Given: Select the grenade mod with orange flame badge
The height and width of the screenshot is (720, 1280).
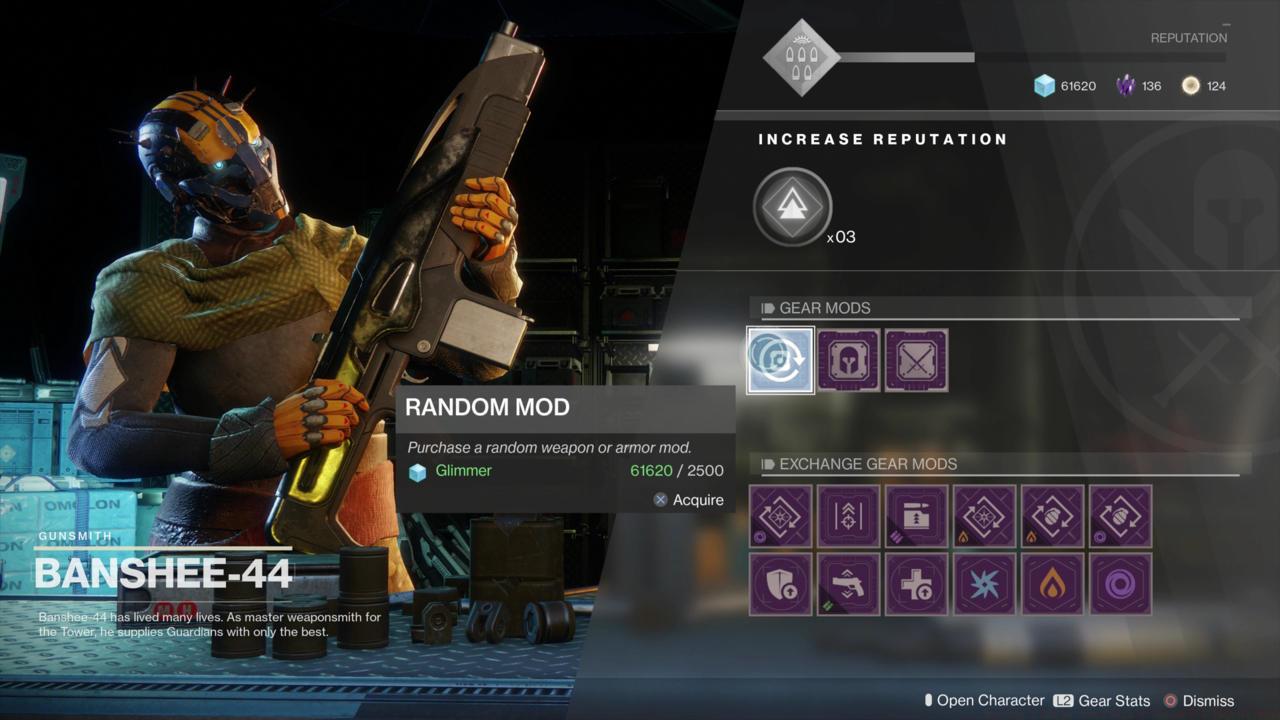Looking at the screenshot, I should [1052, 516].
